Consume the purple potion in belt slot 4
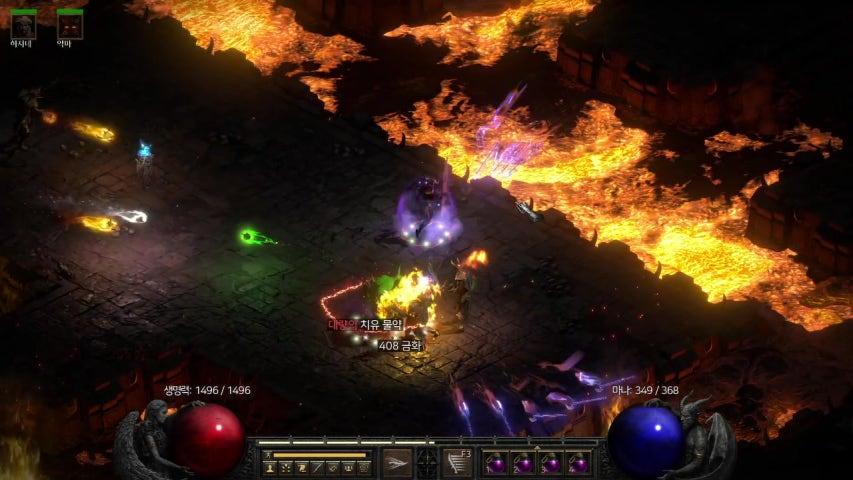 coord(578,464)
